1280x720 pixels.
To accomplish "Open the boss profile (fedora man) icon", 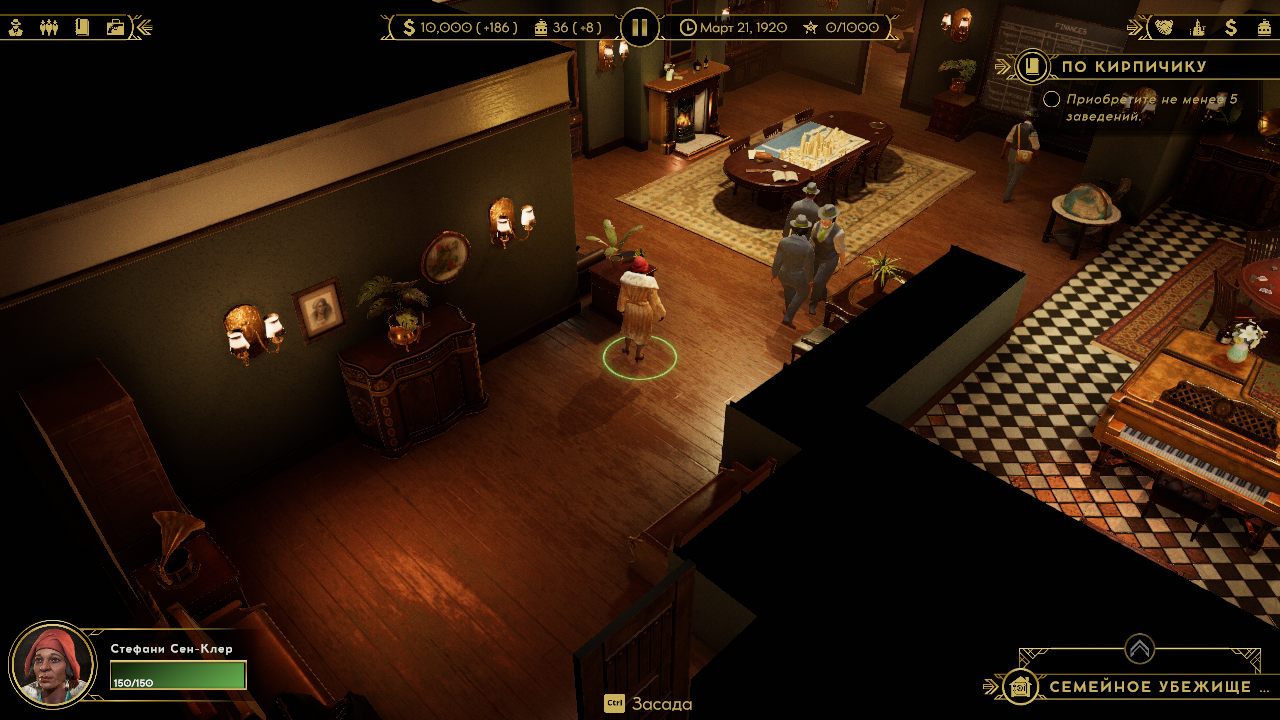I will 16,27.
